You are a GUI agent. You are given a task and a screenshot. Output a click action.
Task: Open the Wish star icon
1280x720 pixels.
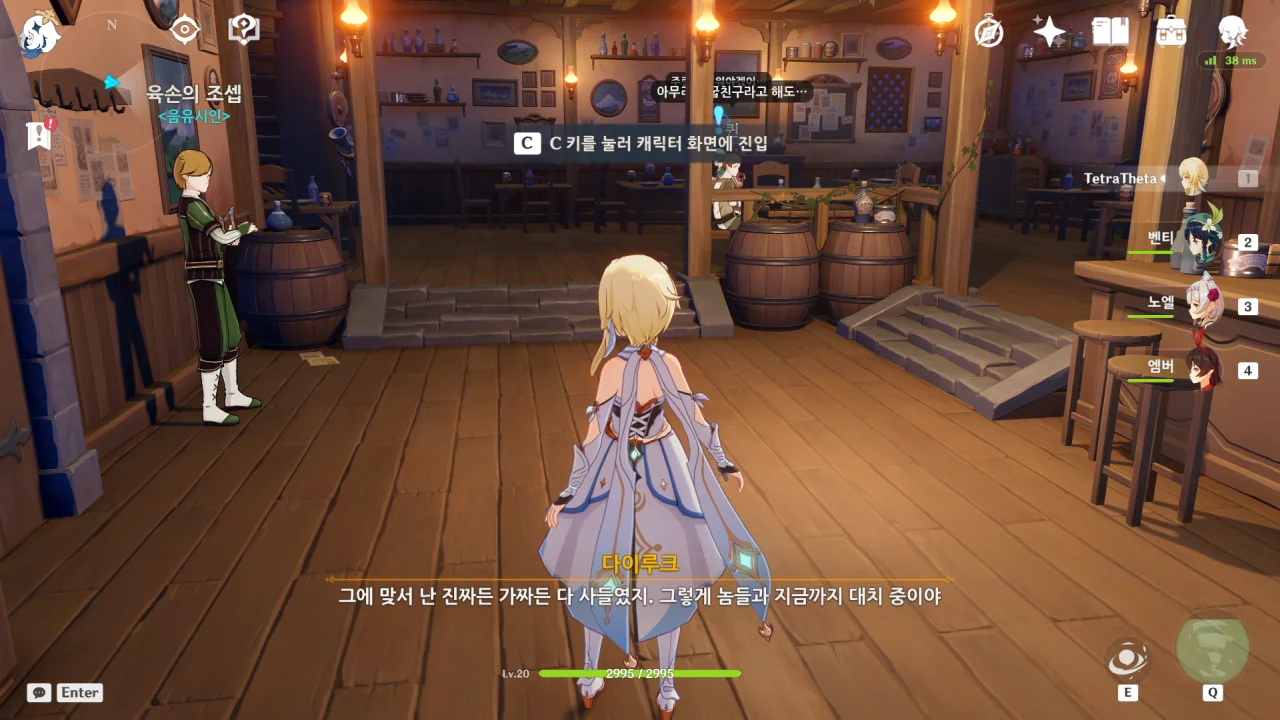point(1049,32)
